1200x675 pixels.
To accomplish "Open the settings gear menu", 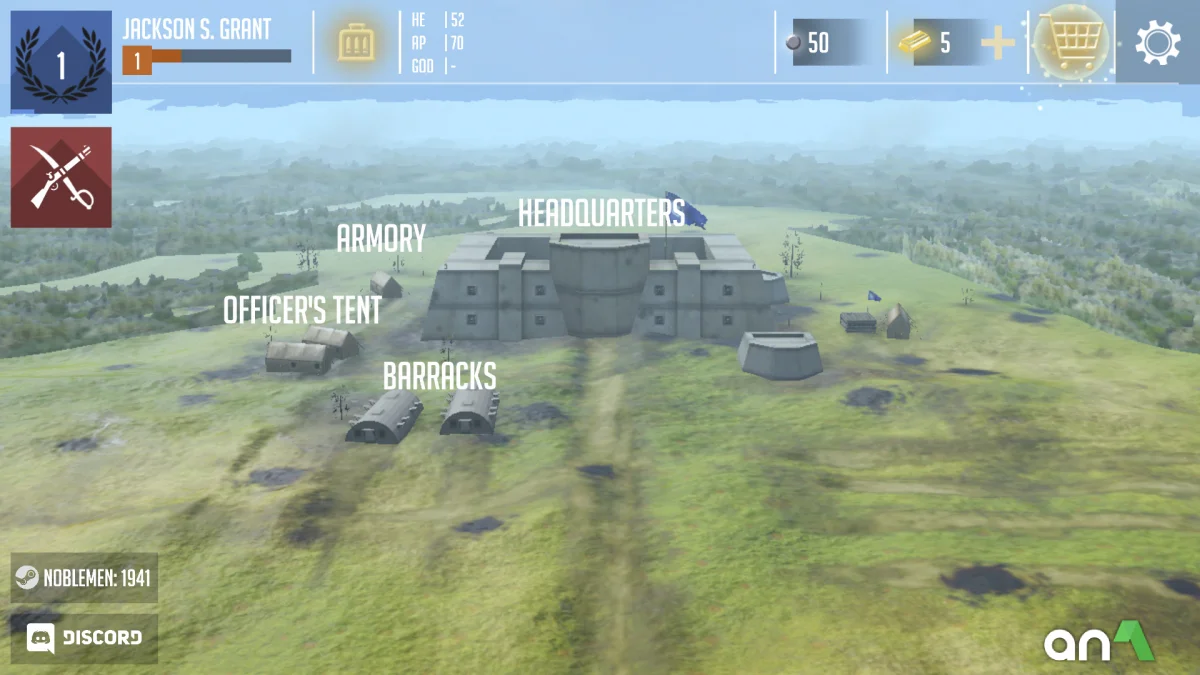I will pyautogui.click(x=1158, y=43).
